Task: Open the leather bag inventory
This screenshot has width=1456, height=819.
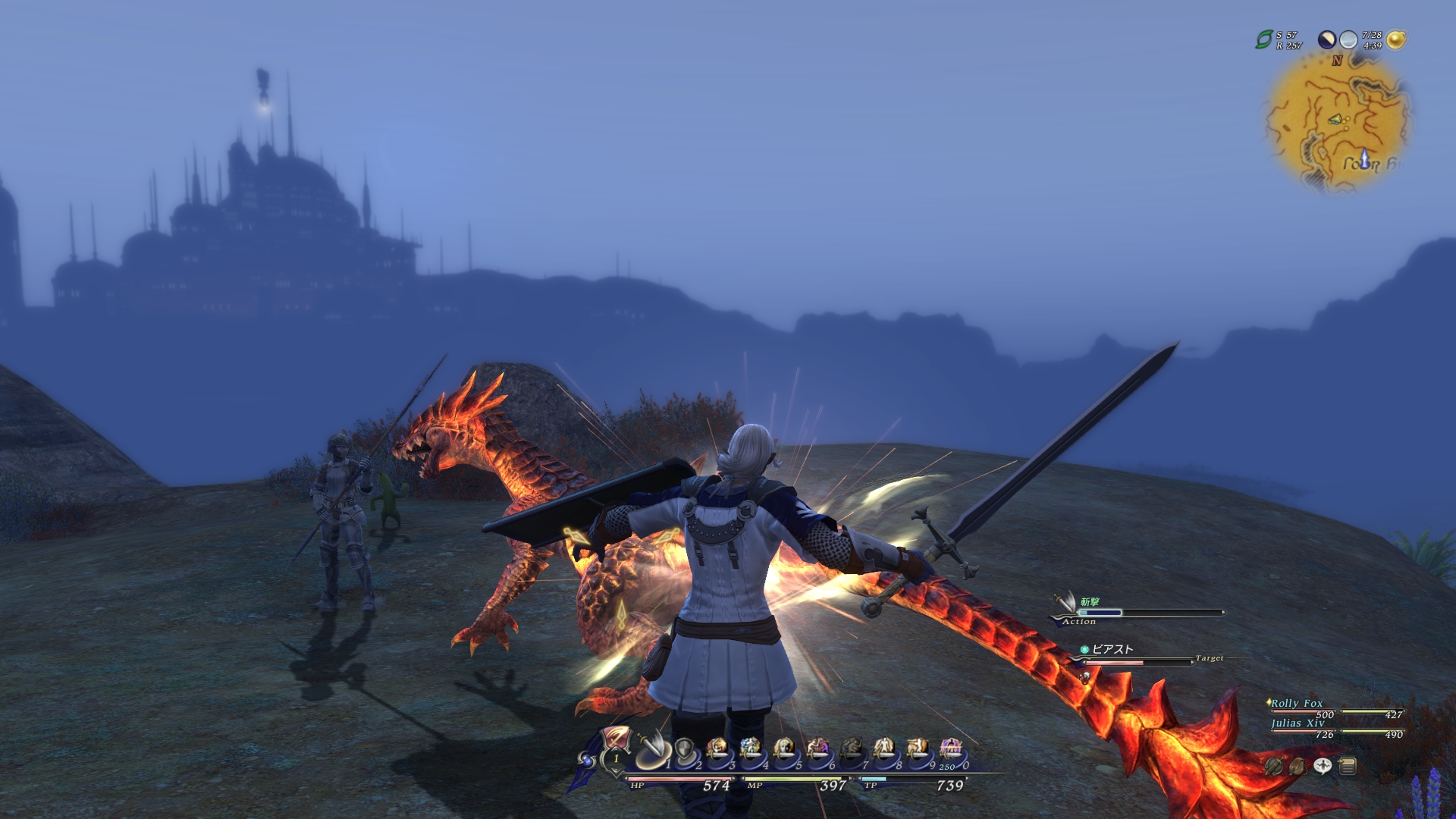Action: [1298, 767]
